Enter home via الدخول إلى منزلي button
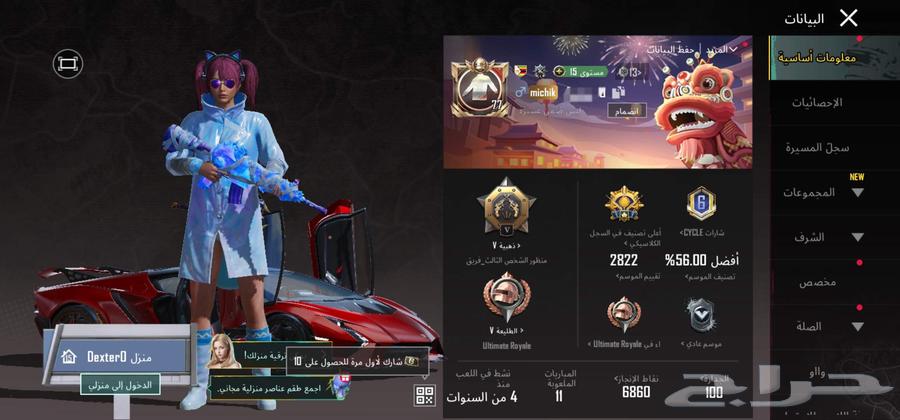 [121, 384]
